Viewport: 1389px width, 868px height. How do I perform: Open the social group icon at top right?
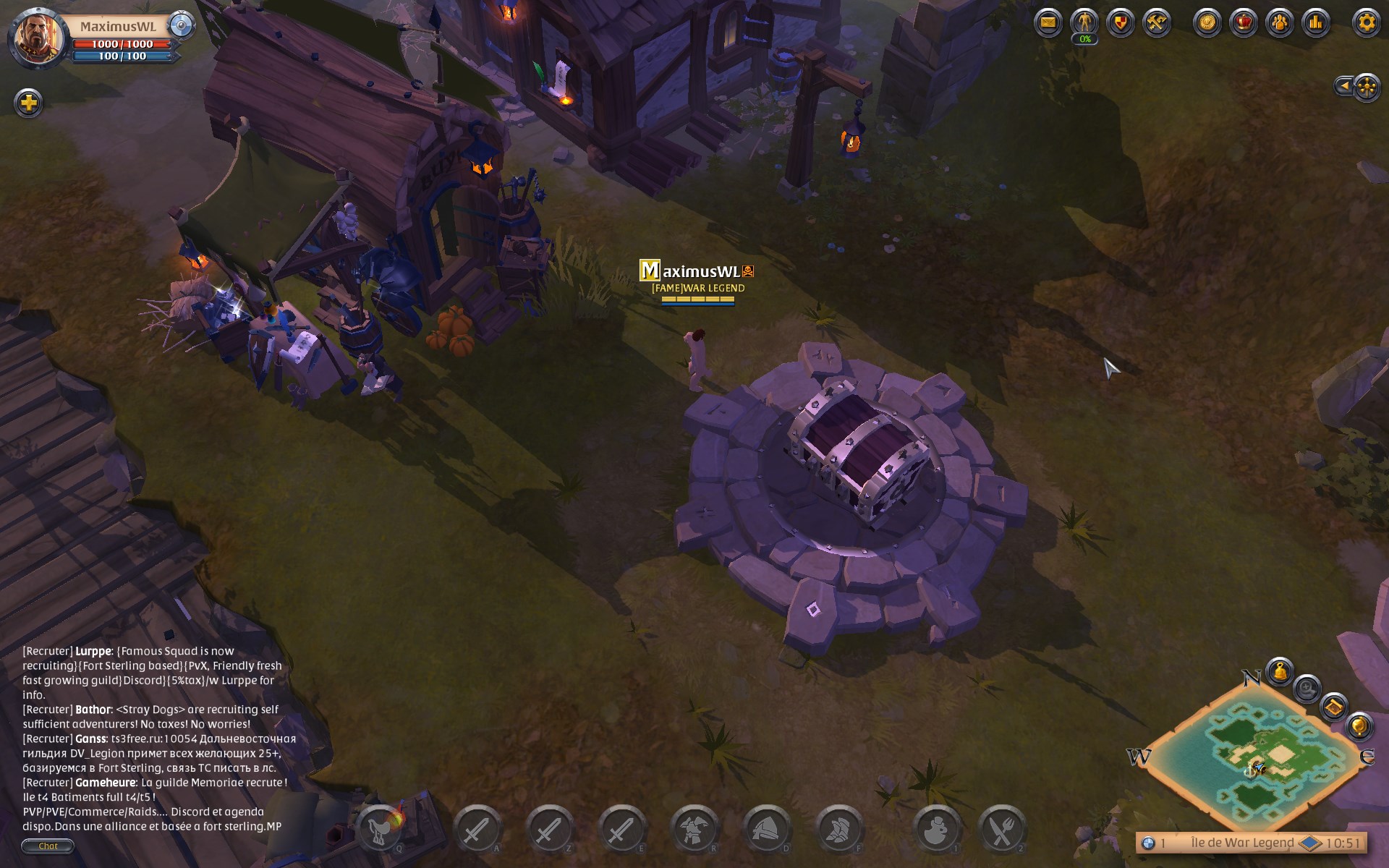point(1280,22)
